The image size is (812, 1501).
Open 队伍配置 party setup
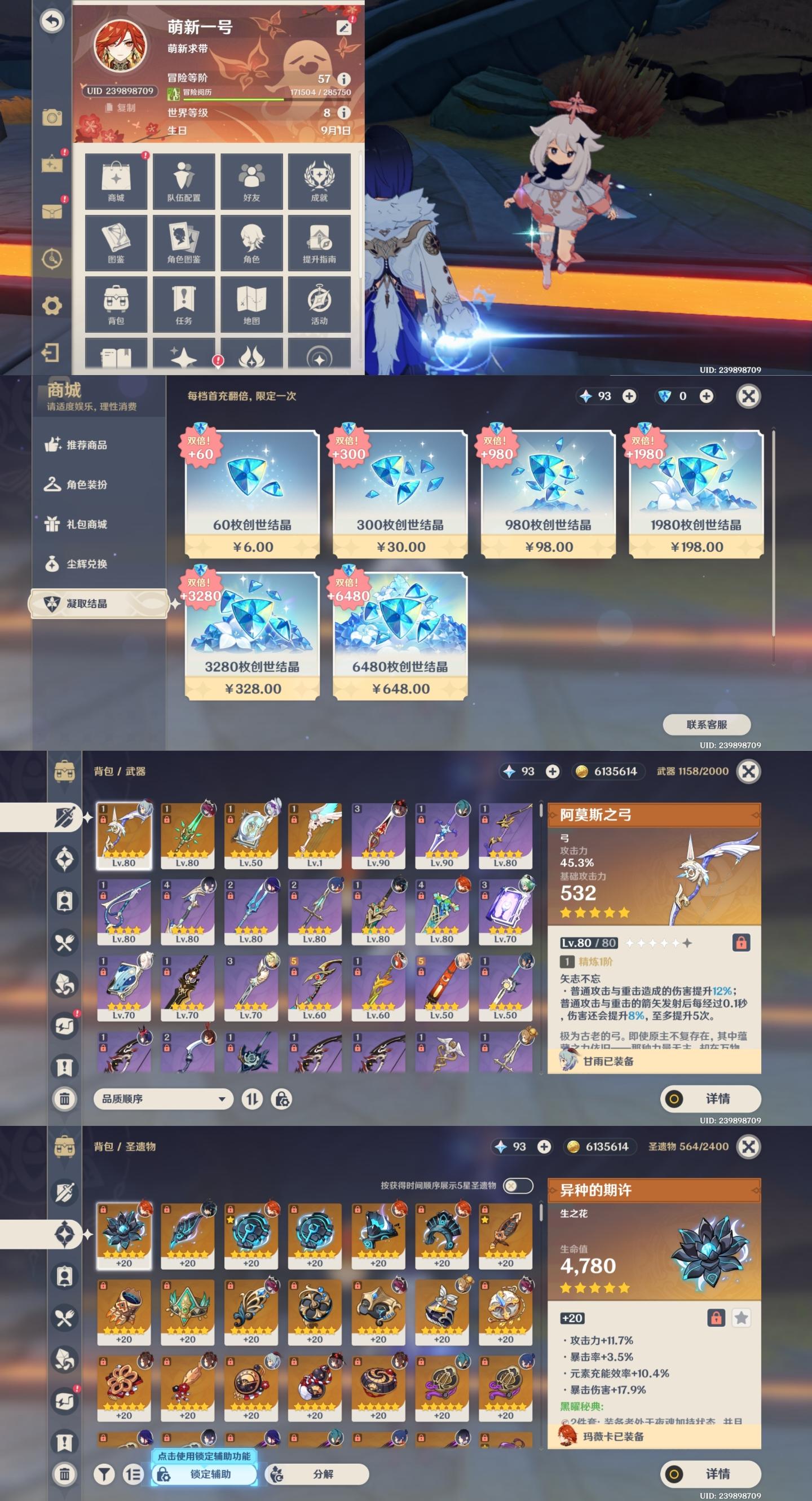click(183, 181)
